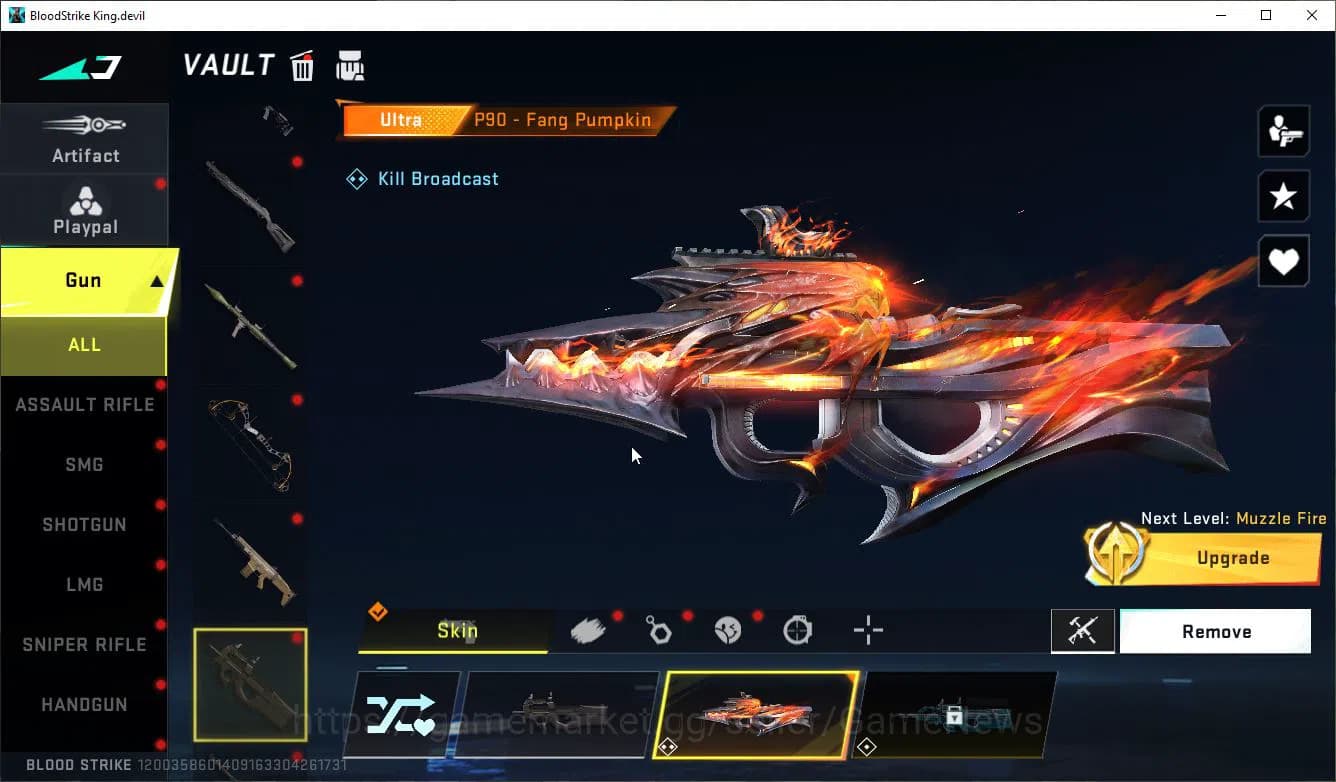The height and width of the screenshot is (782, 1336).
Task: Open the character pose inspect icon
Action: [1283, 130]
